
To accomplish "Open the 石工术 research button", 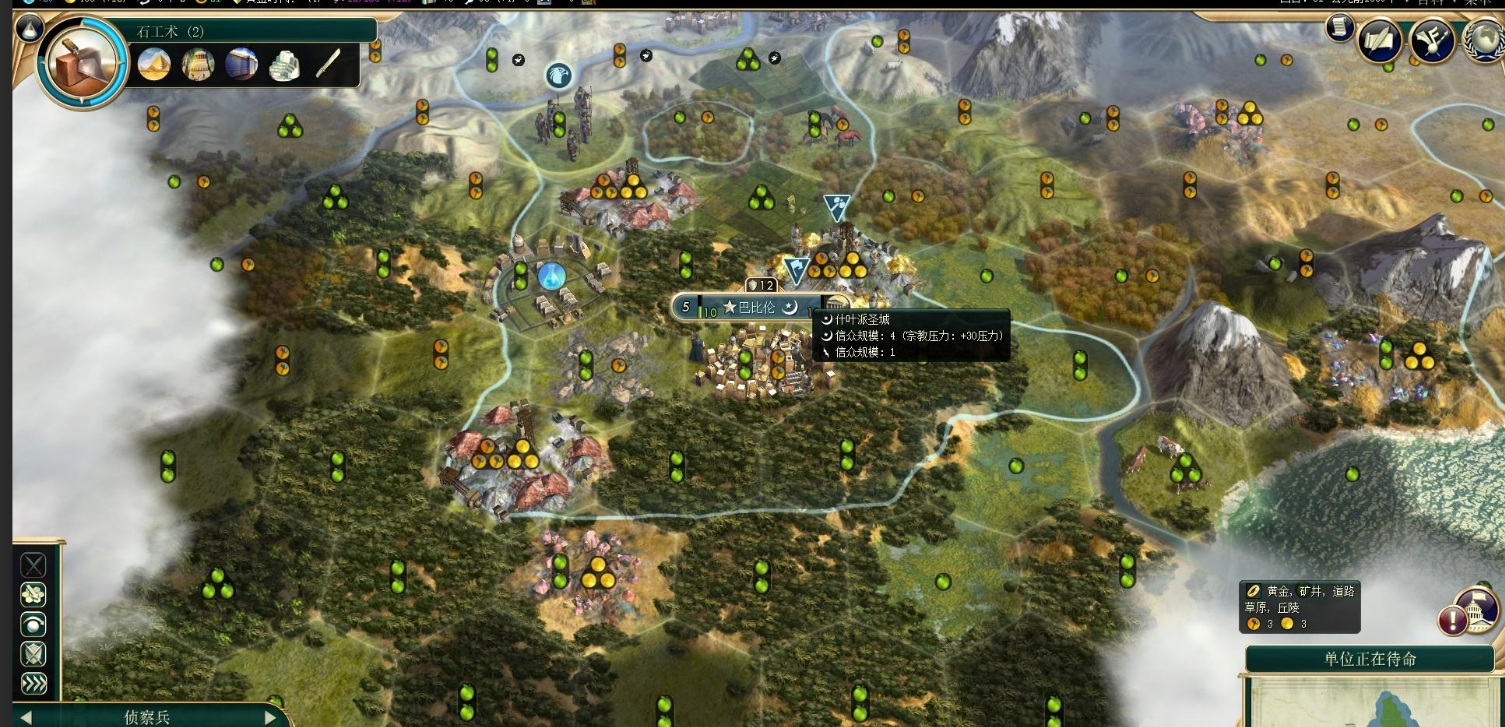I will (x=80, y=64).
